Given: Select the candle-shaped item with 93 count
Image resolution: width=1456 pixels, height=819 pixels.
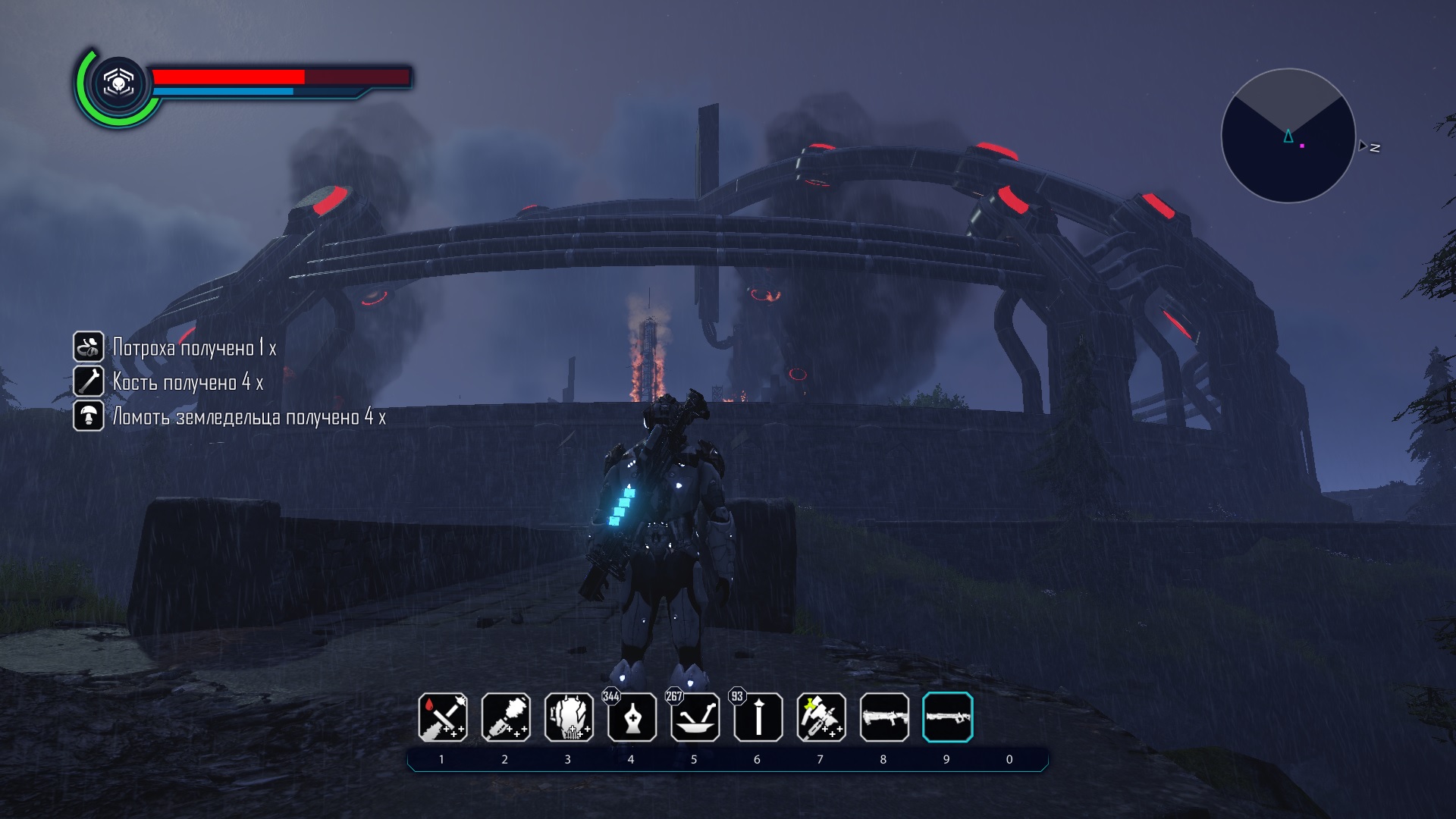Looking at the screenshot, I should click(x=758, y=717).
